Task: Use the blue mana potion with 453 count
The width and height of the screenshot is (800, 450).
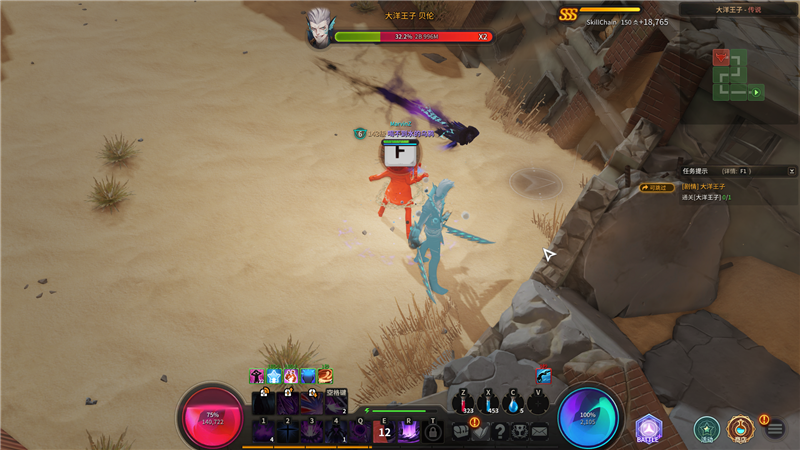Action: 488,403
